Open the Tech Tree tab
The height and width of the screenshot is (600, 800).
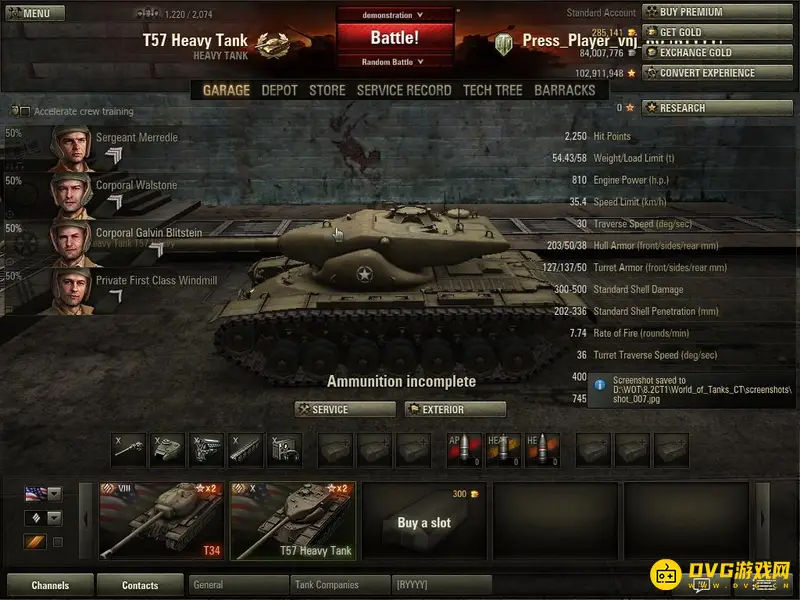click(492, 90)
